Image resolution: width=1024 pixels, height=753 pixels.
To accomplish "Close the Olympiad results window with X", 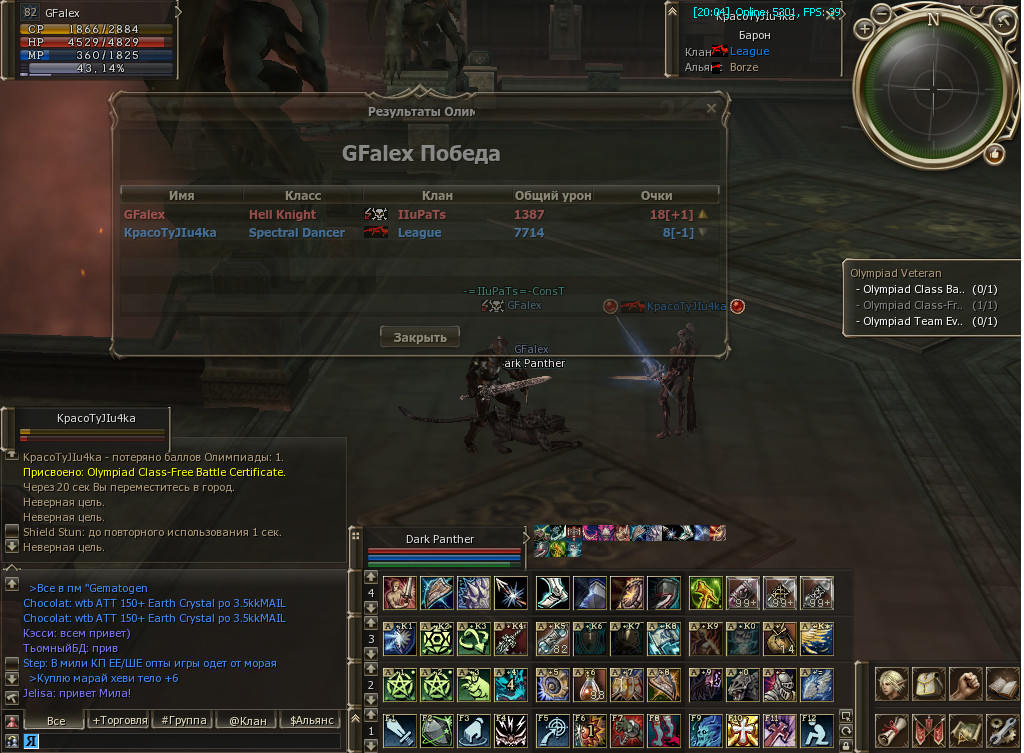I will [x=711, y=108].
